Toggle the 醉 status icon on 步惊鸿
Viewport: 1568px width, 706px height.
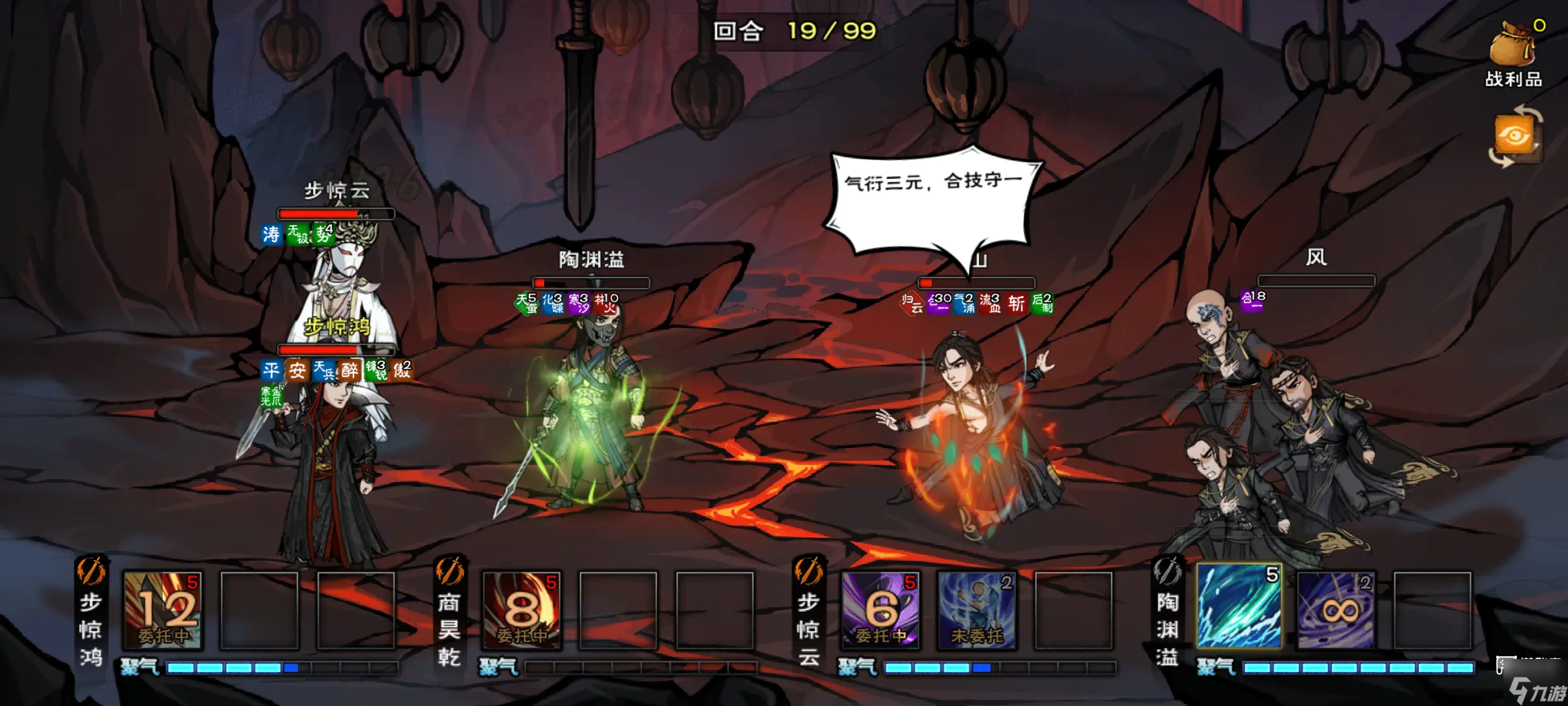348,370
